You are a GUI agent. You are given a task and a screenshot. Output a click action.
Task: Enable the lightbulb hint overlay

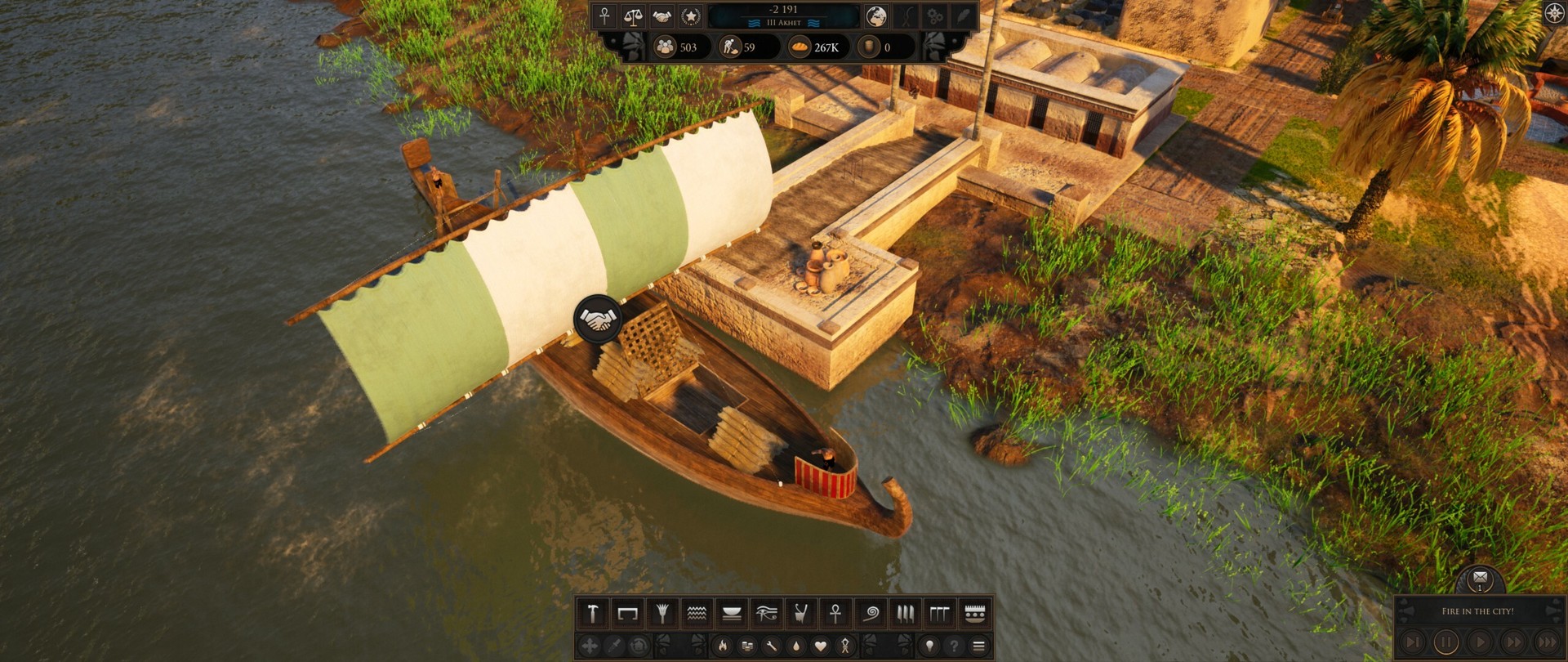point(930,646)
